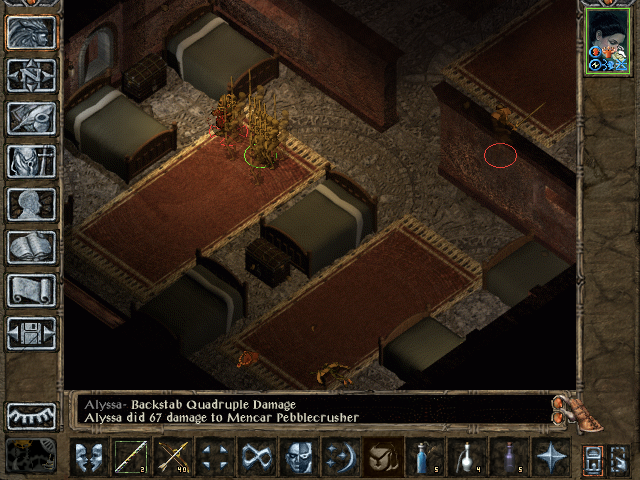Screen dimensions: 640x480
Task: Open the inventory screen
Action: point(32,161)
